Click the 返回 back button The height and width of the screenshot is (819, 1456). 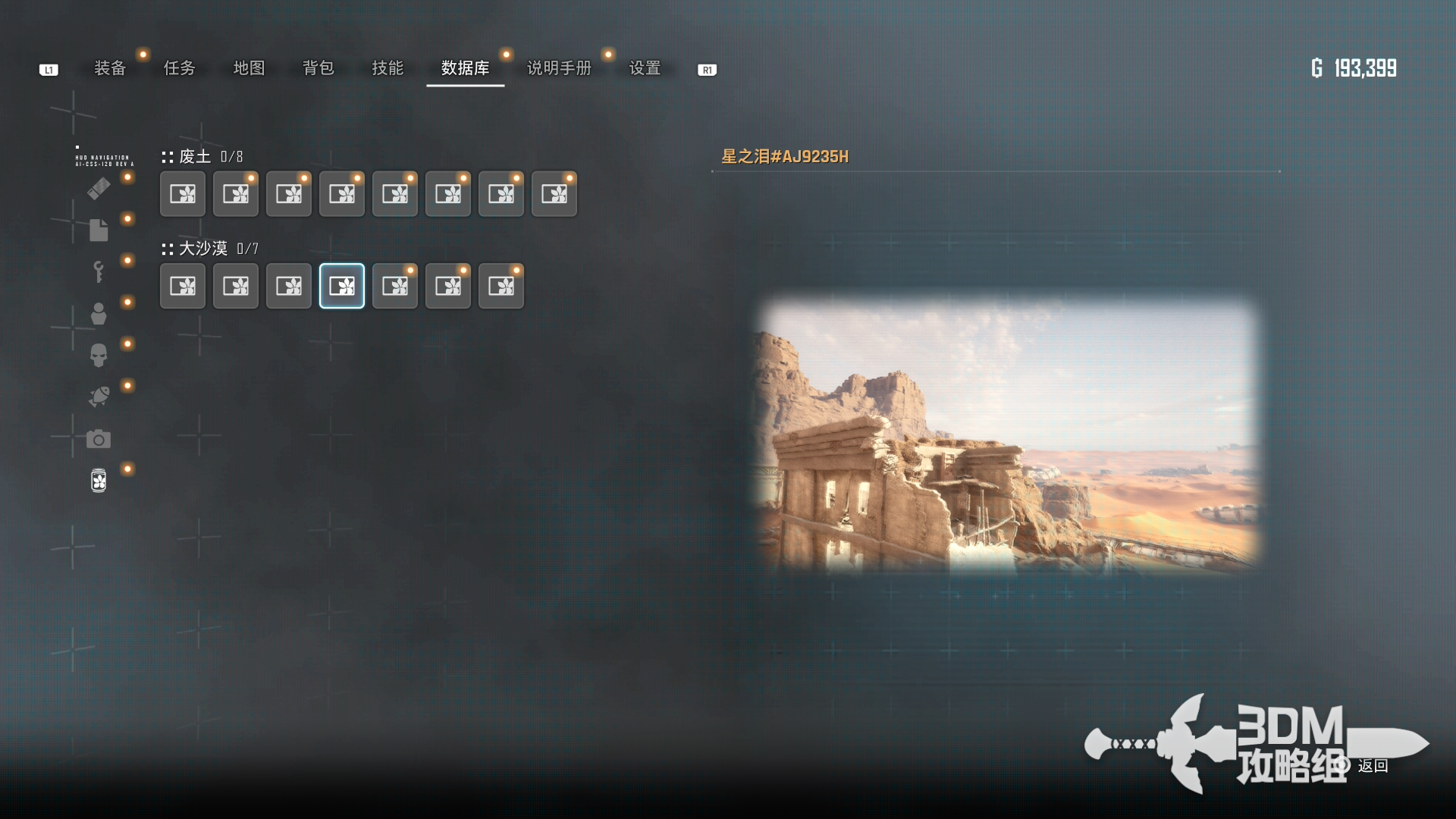tap(1372, 766)
